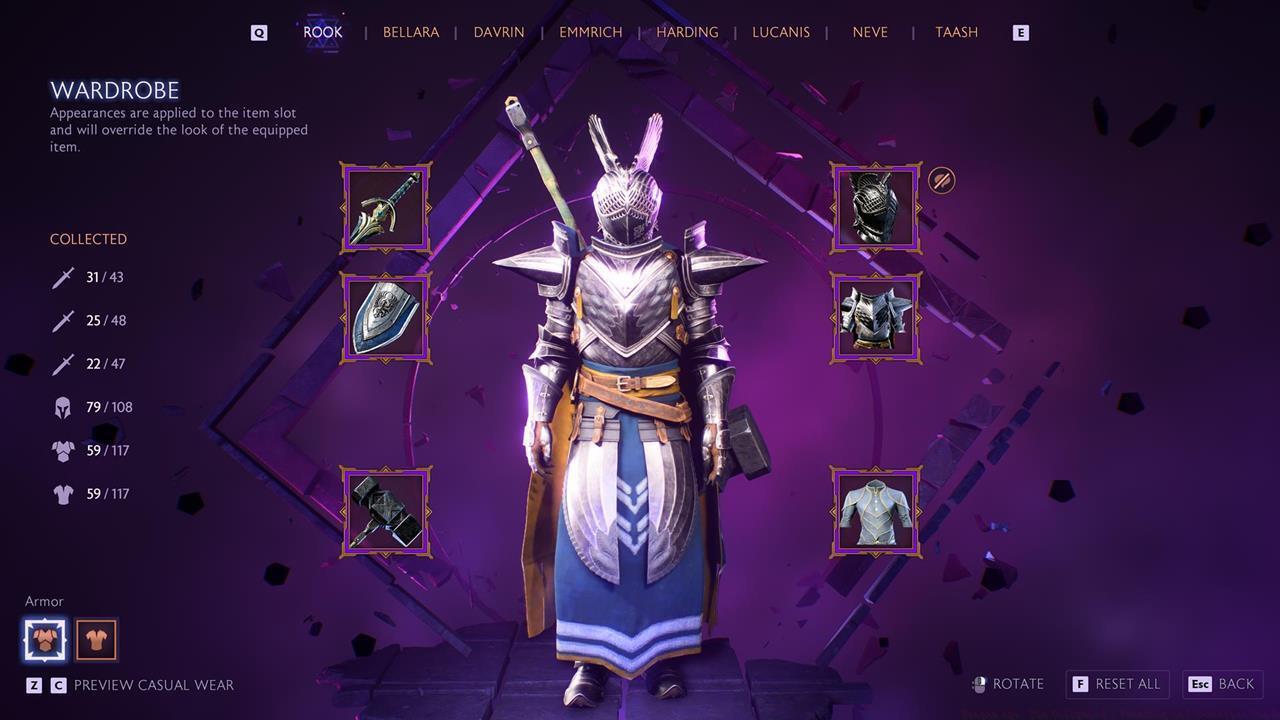Select the armor outfit icon under Armor
This screenshot has height=720, width=1280.
point(43,640)
